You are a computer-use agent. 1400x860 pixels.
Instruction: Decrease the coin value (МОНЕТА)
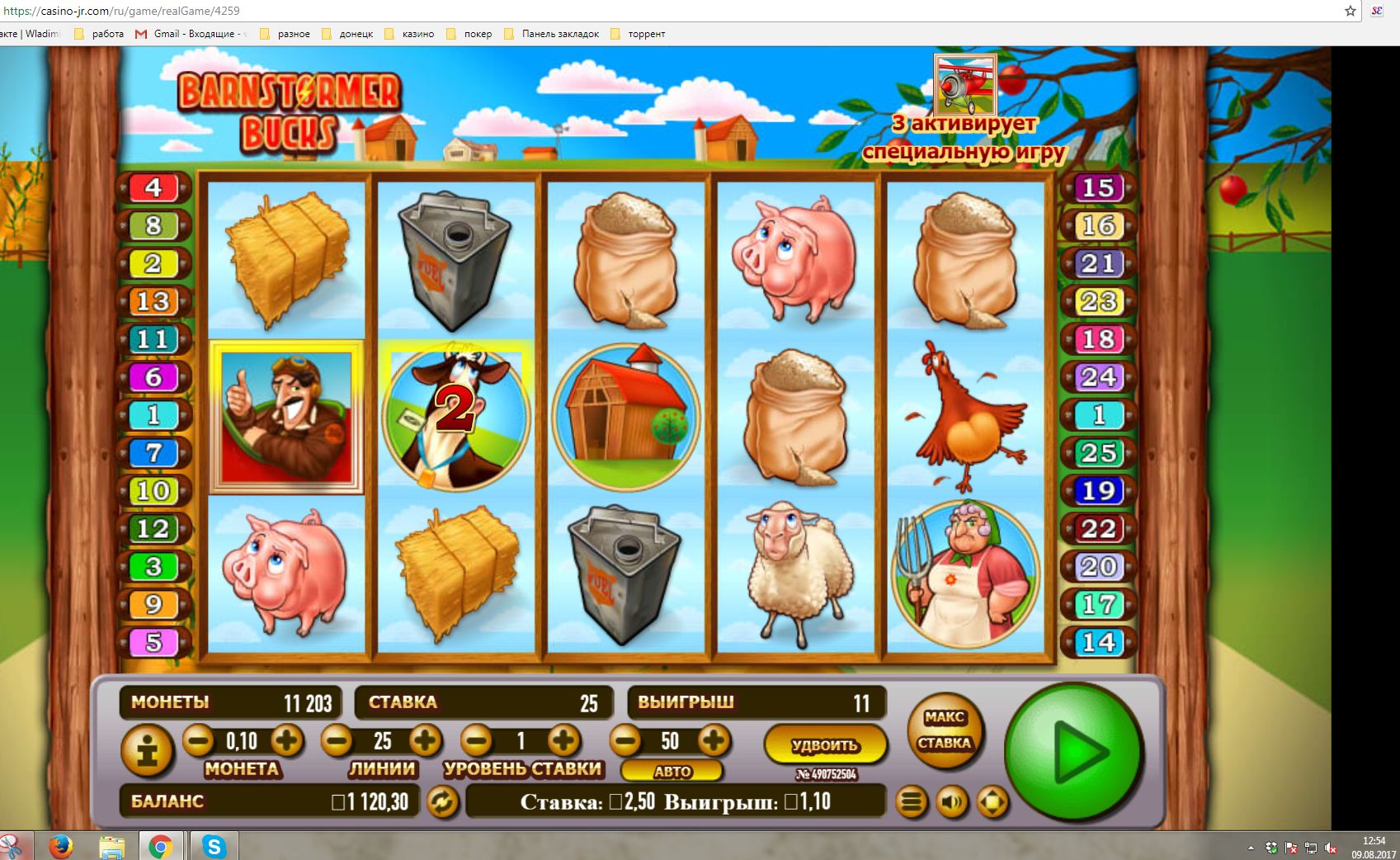click(198, 740)
